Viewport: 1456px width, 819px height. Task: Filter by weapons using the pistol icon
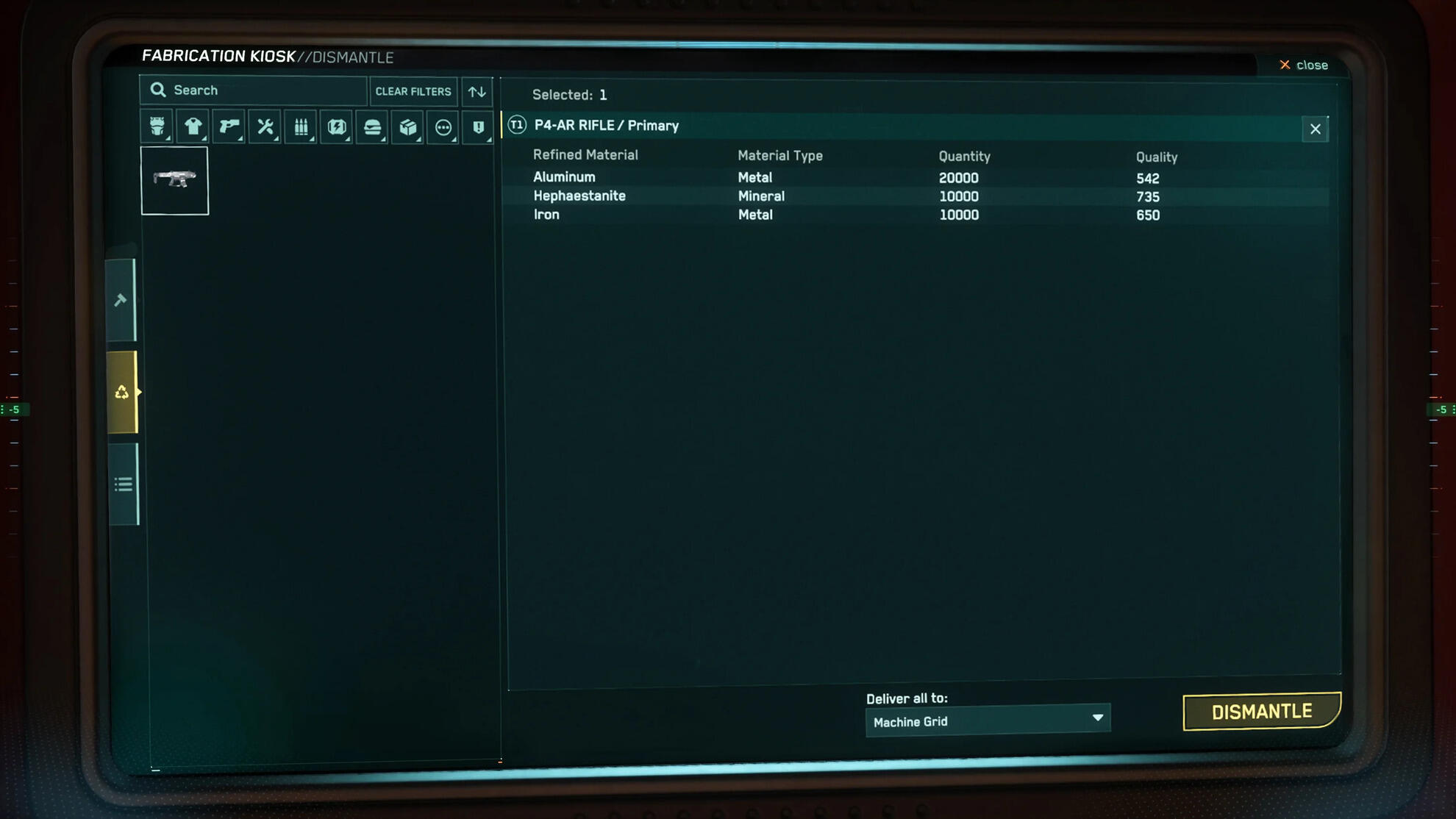click(x=229, y=126)
